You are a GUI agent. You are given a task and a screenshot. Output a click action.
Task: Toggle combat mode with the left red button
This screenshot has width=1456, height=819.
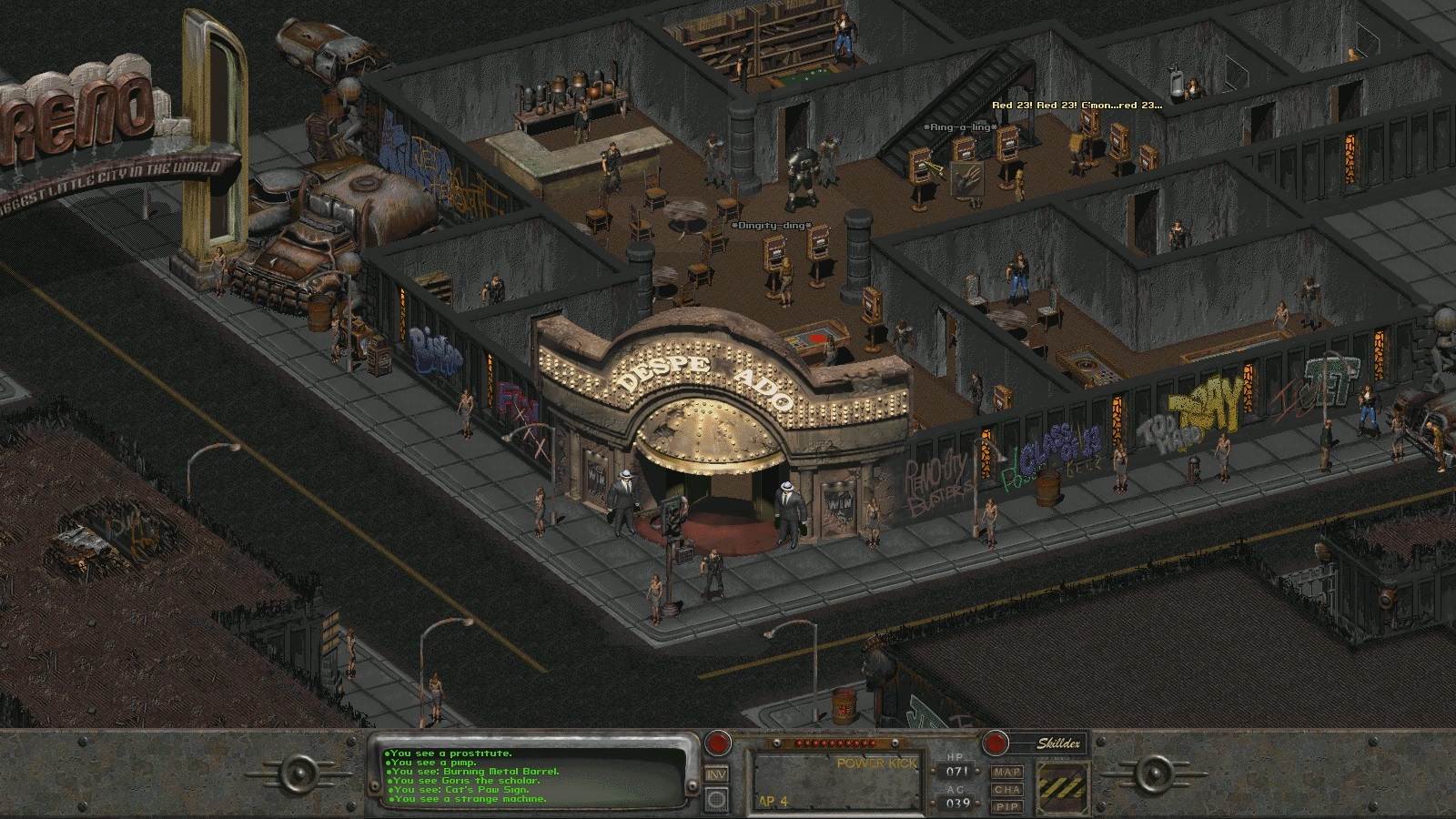coord(717,743)
